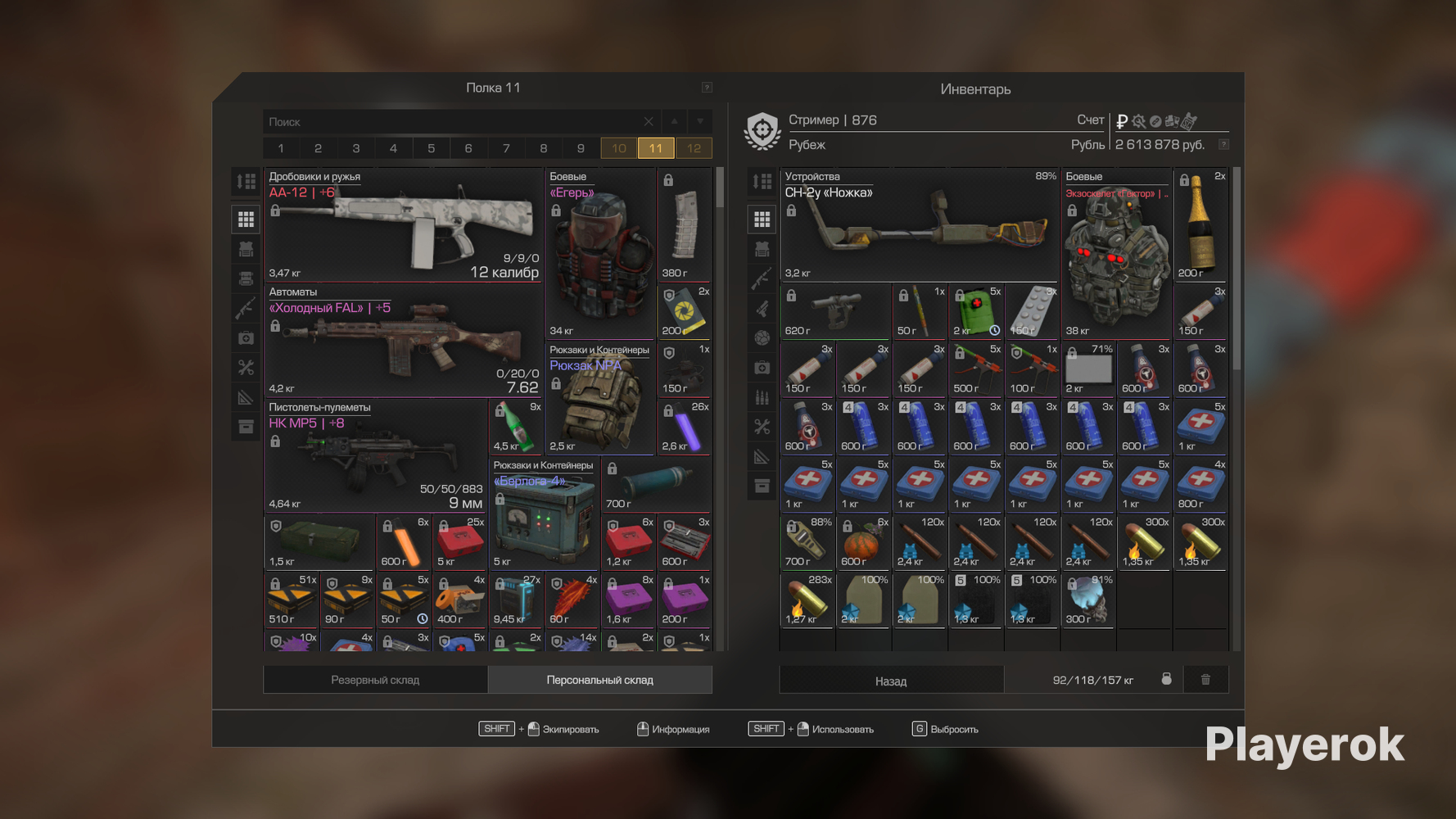The height and width of the screenshot is (819, 1456).
Task: Open the Резервный склад tab
Action: pos(375,679)
